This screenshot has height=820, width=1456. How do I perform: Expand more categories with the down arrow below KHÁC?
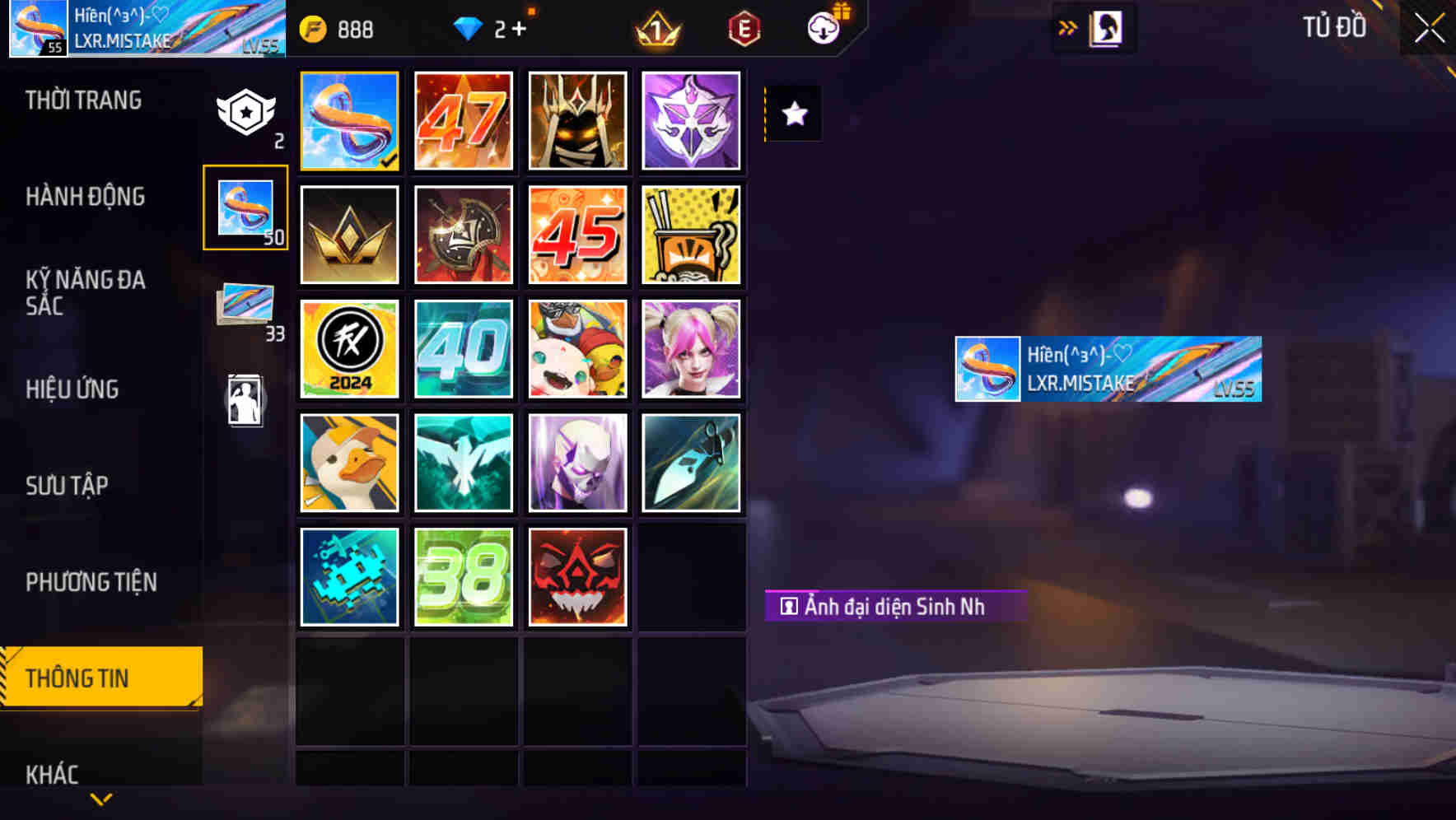point(100,799)
